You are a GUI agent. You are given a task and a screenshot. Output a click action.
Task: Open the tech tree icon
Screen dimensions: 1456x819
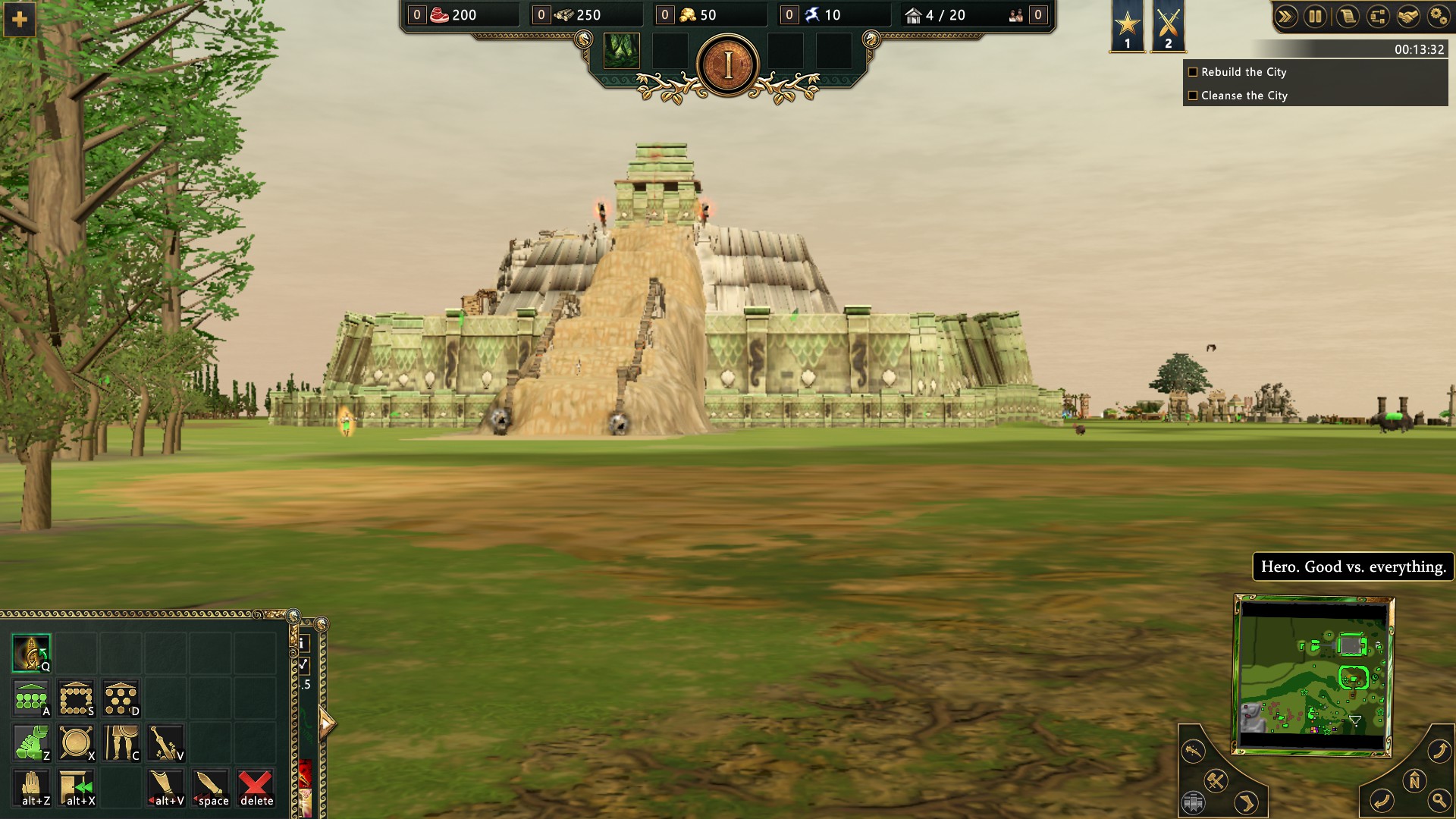(x=1378, y=17)
